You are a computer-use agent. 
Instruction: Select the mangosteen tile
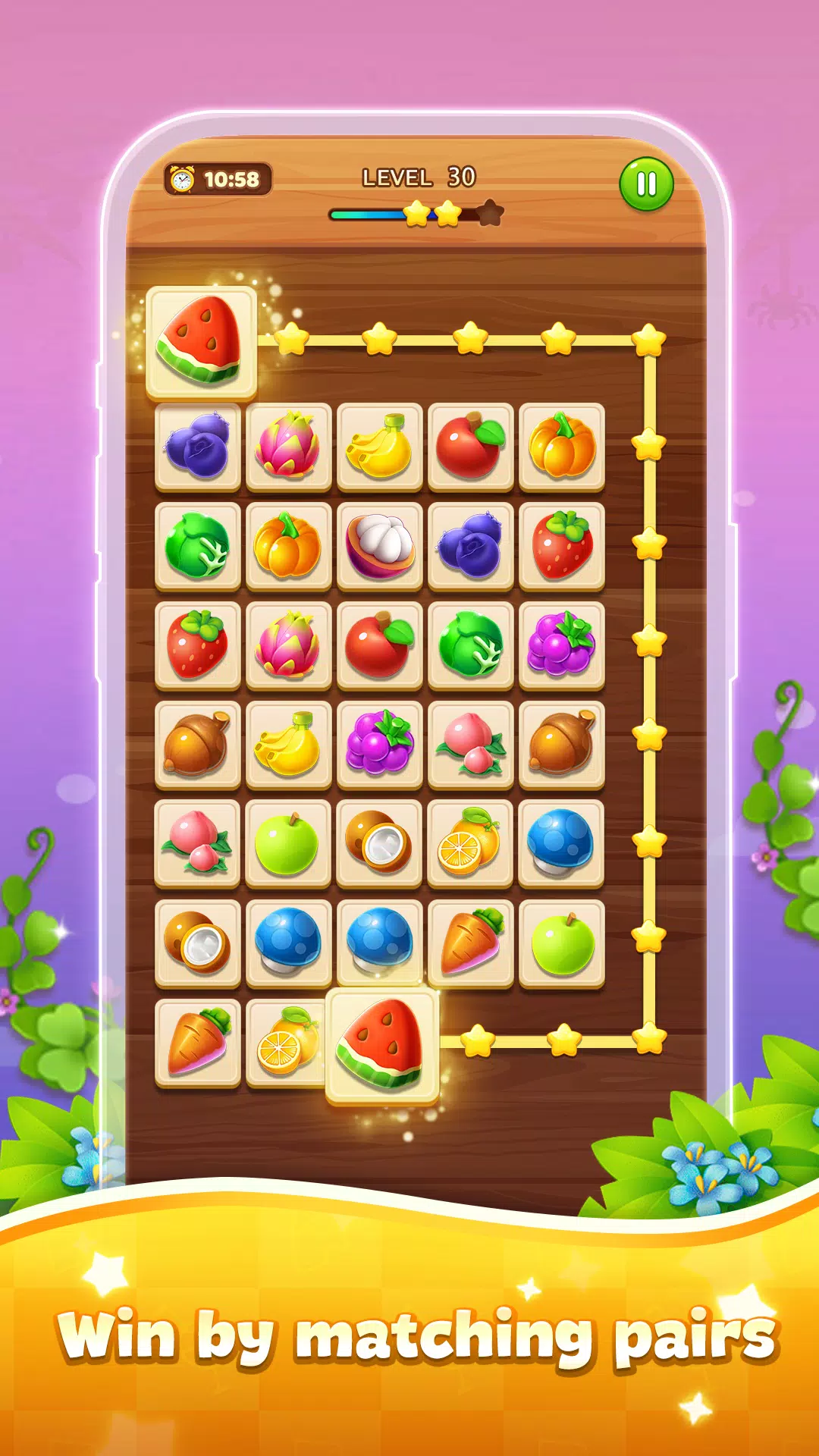[380, 546]
